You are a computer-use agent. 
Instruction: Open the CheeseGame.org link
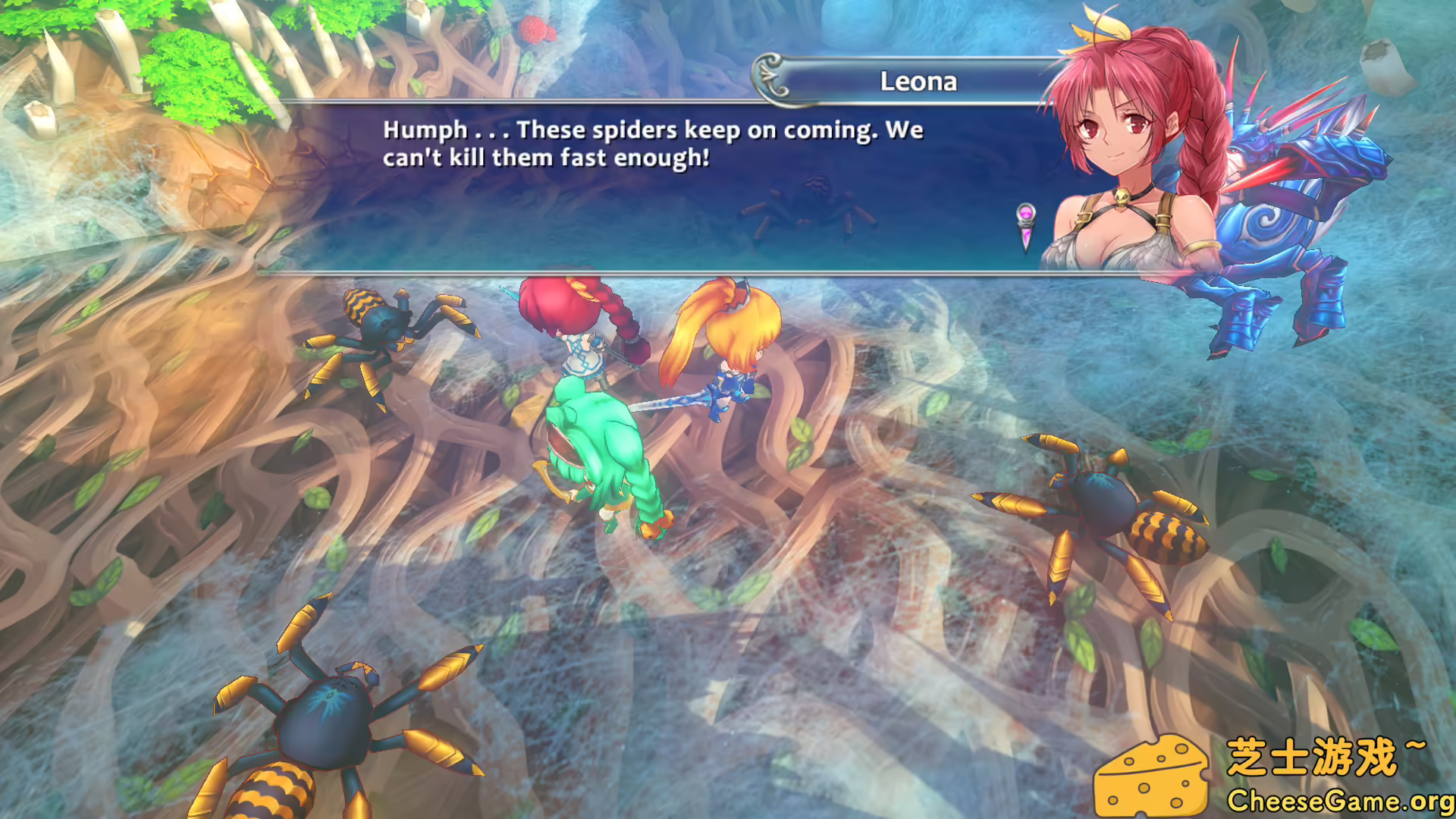point(1342,800)
